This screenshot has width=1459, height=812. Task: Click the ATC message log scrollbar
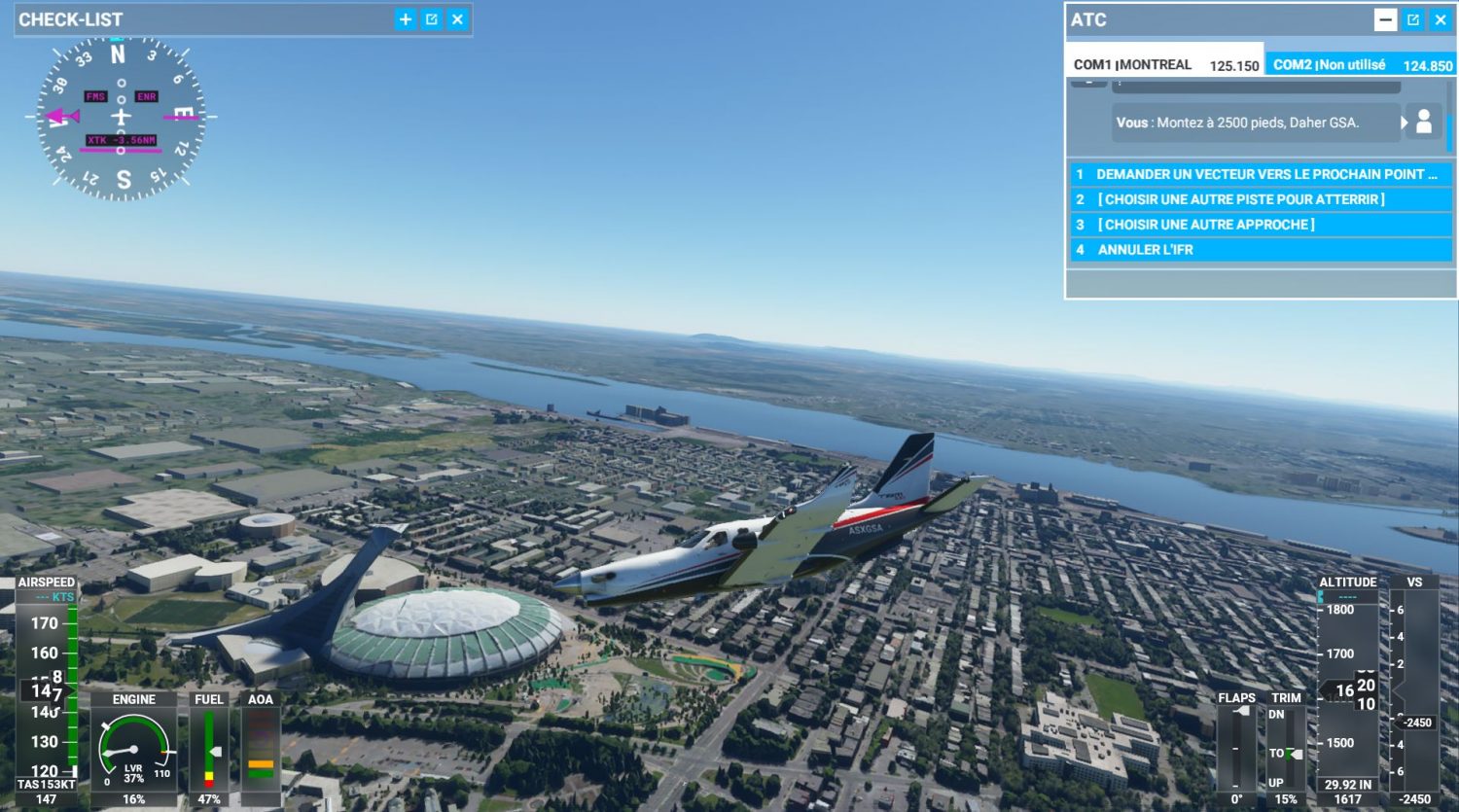tap(1450, 126)
